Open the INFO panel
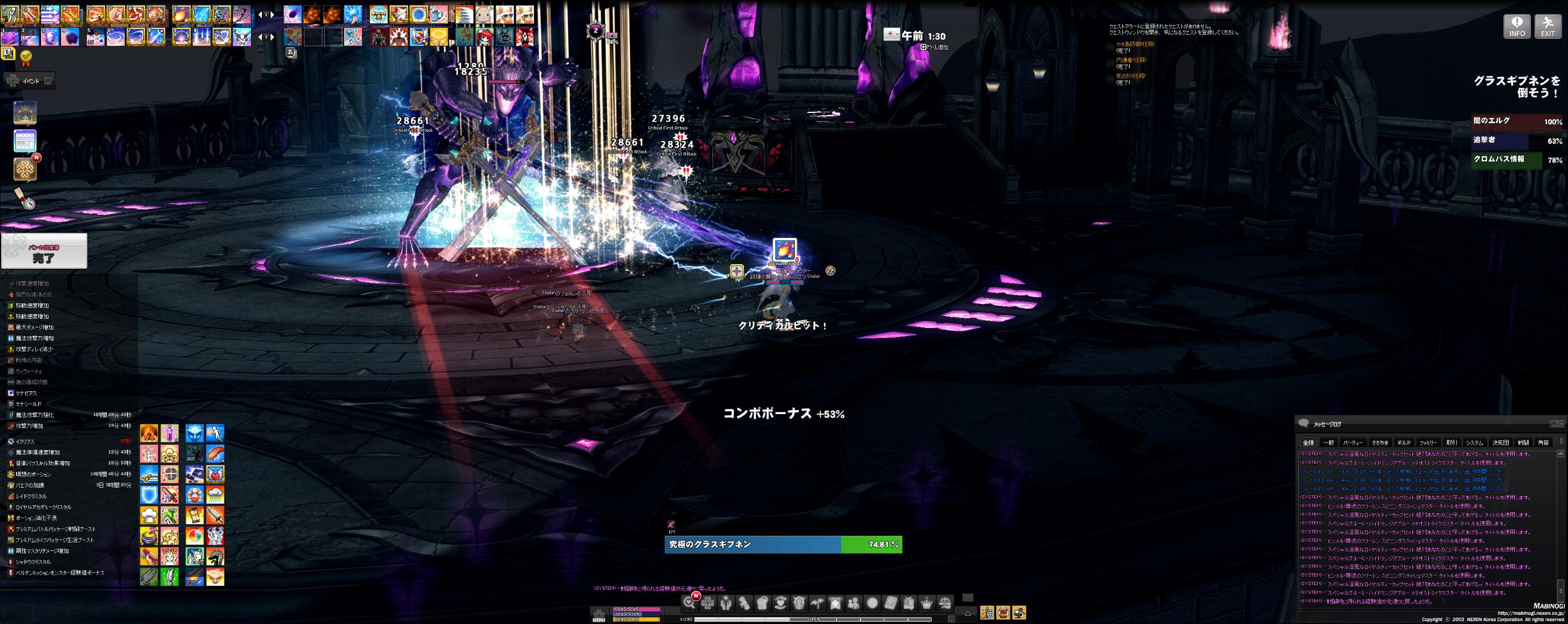Image resolution: width=1568 pixels, height=624 pixels. click(x=1517, y=27)
